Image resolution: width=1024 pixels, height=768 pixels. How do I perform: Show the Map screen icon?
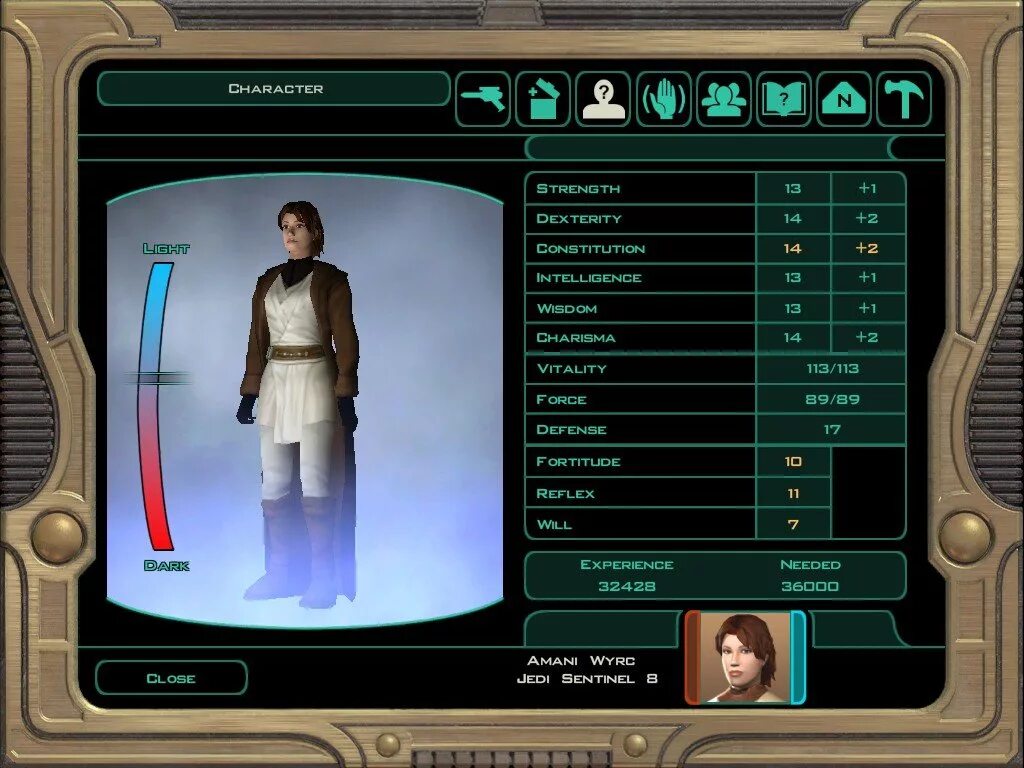(844, 99)
